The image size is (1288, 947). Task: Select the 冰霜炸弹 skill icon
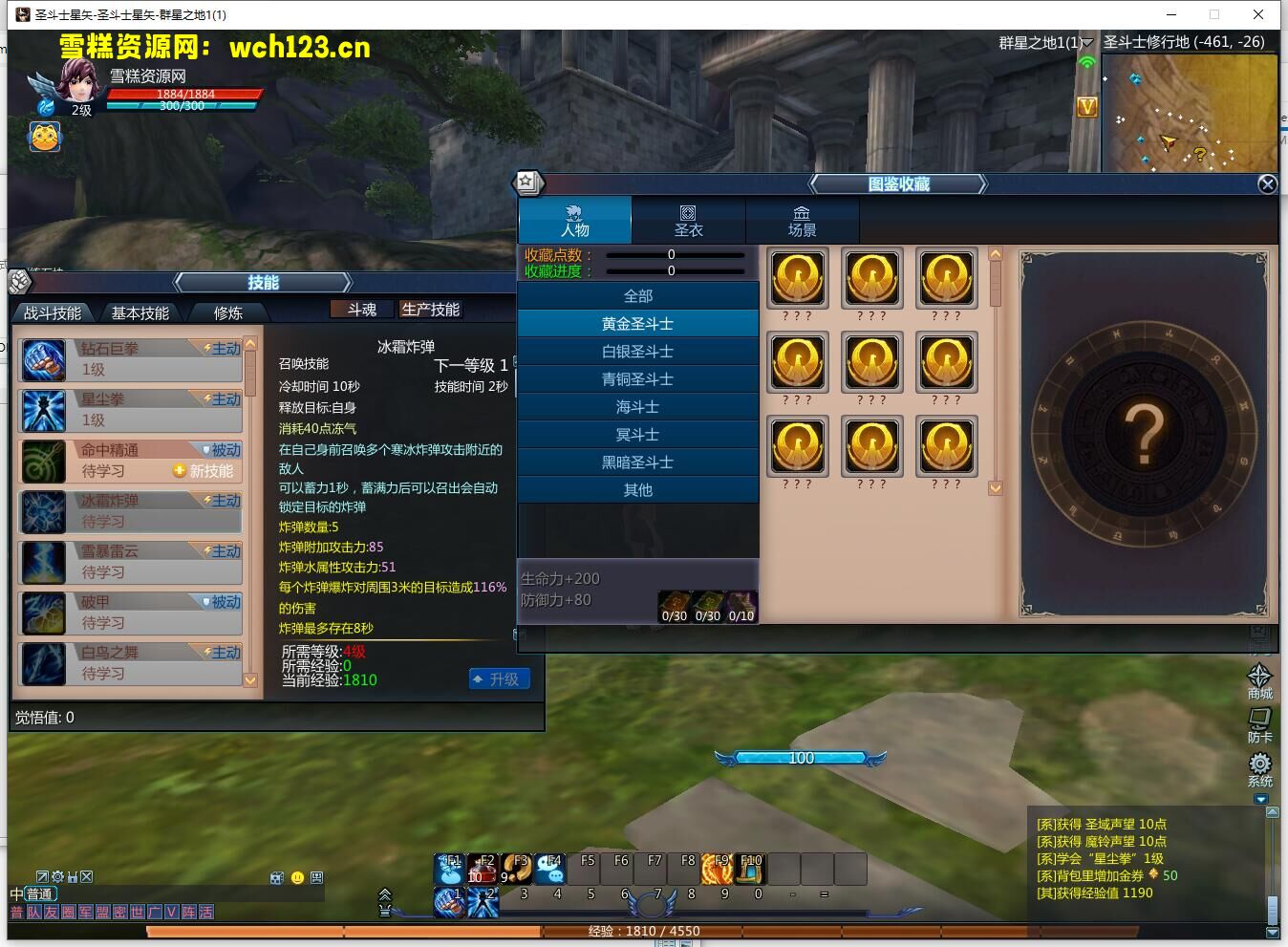click(44, 512)
